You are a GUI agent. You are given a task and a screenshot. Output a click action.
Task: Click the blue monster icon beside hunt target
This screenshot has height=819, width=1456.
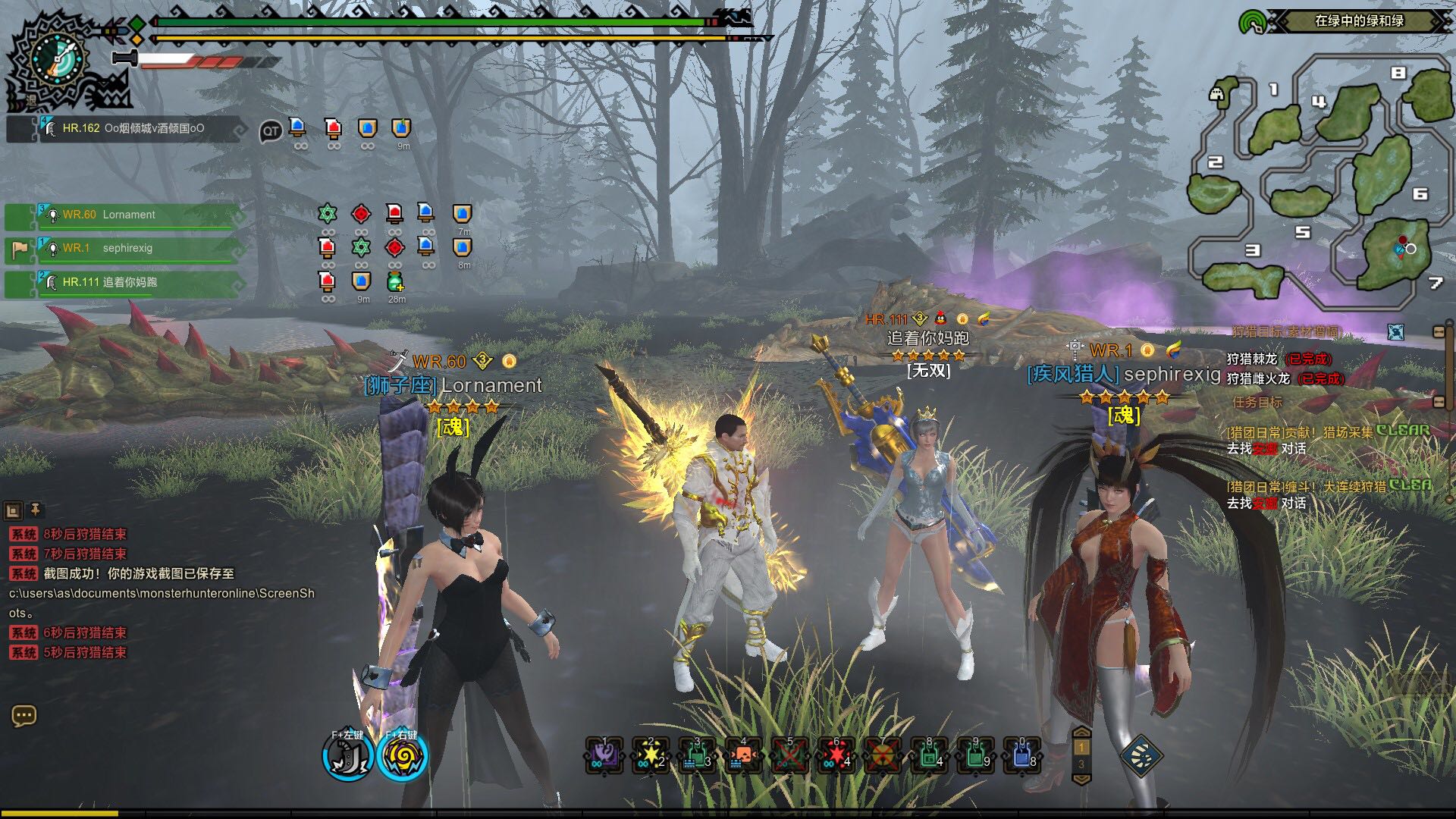[x=1395, y=331]
